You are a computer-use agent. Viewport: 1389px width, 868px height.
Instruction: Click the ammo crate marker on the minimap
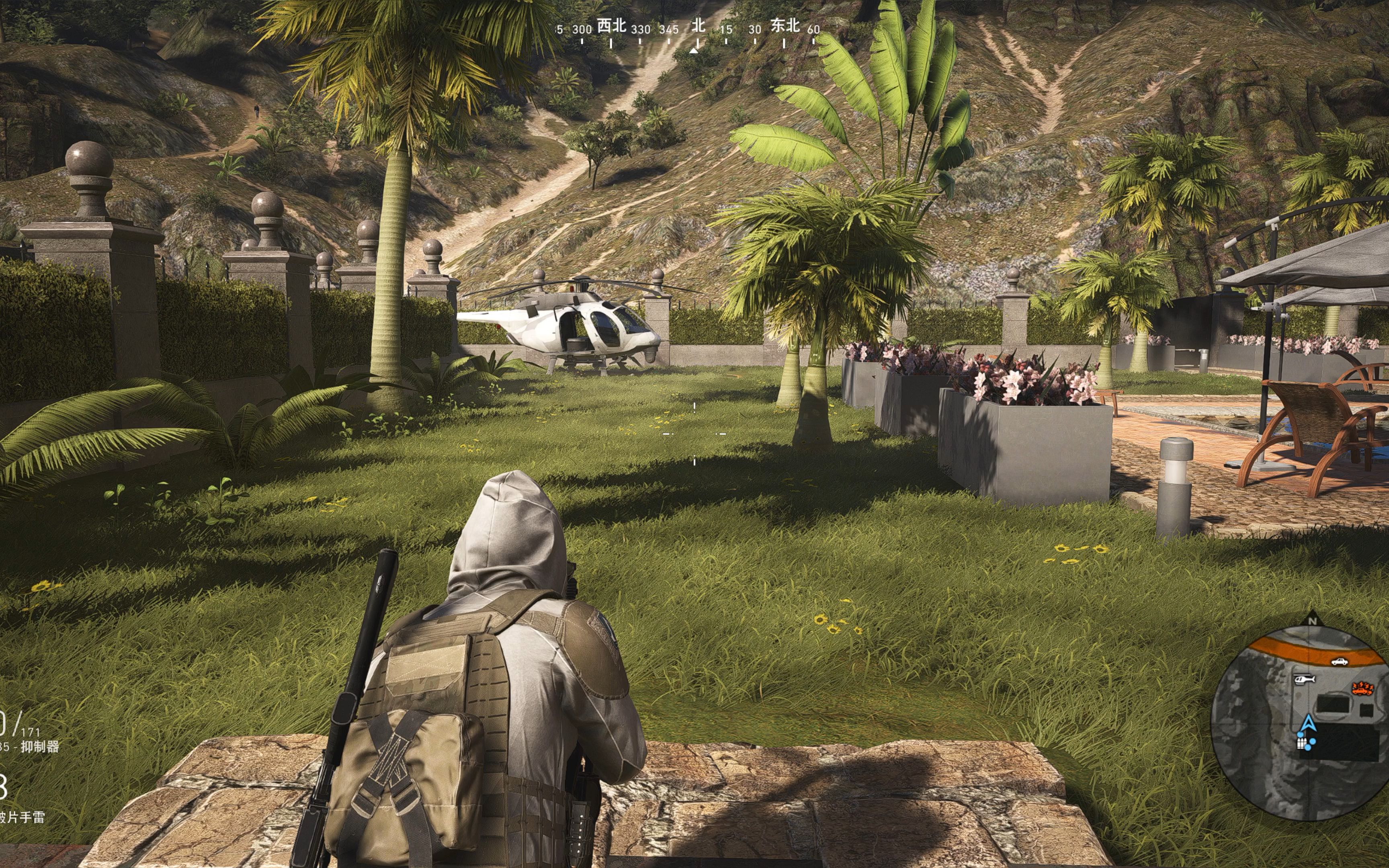(x=1302, y=744)
